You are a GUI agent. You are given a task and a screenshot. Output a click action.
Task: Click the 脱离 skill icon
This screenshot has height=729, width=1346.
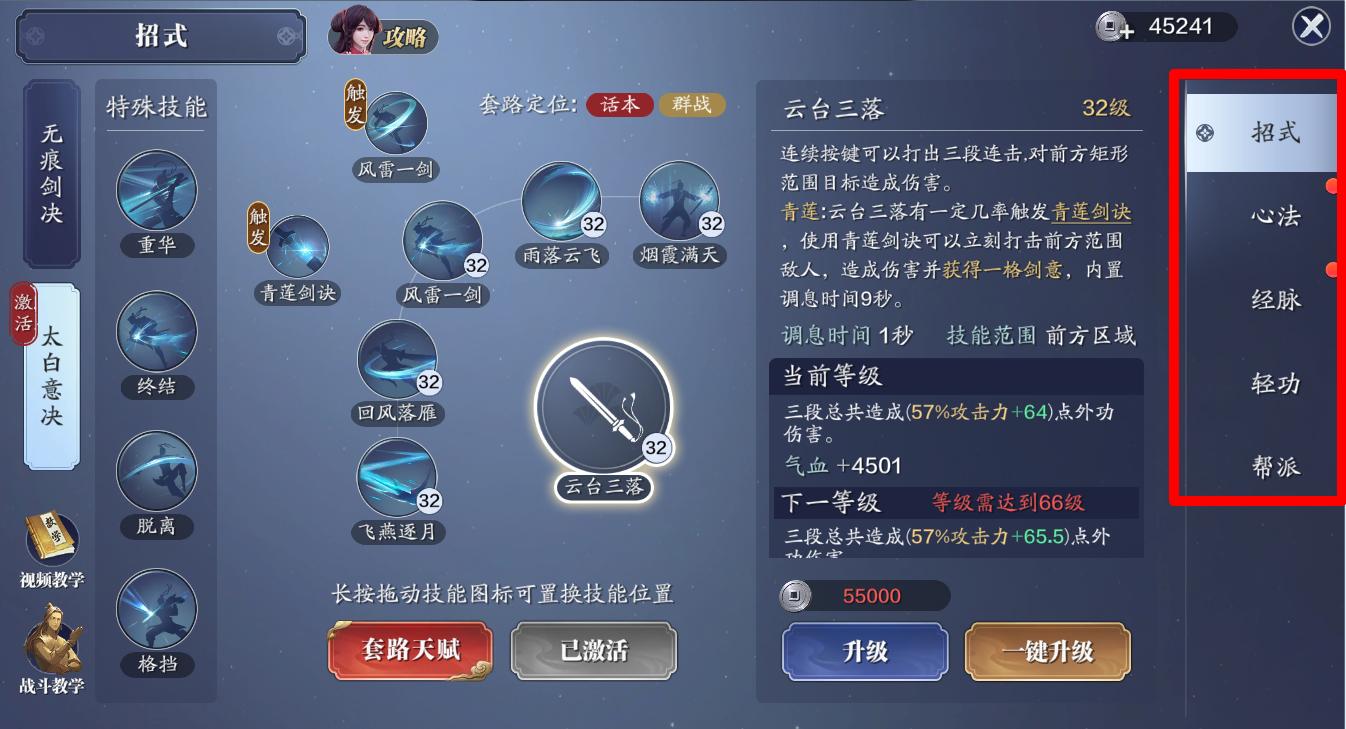(156, 470)
